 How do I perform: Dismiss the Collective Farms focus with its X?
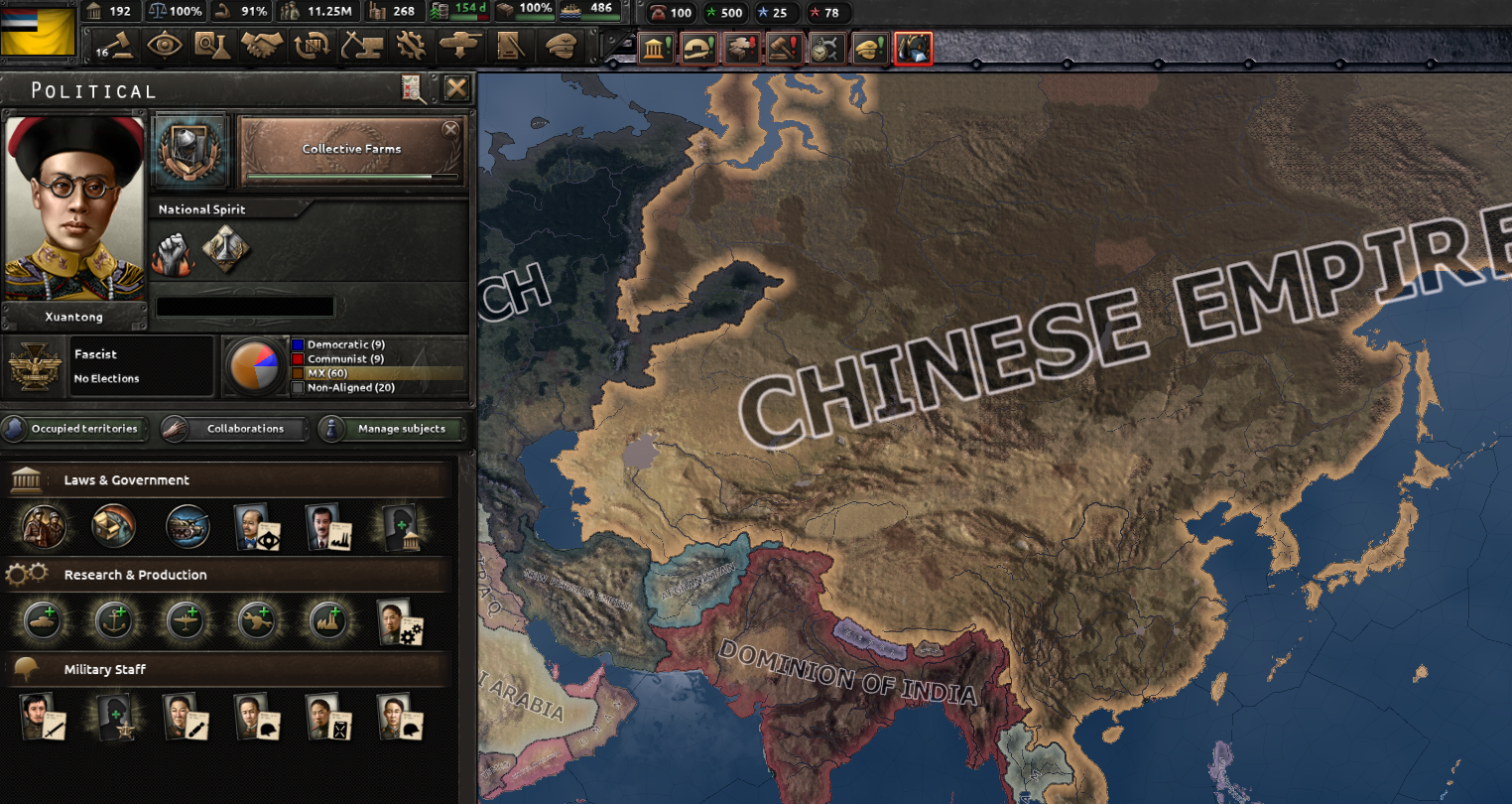[451, 129]
